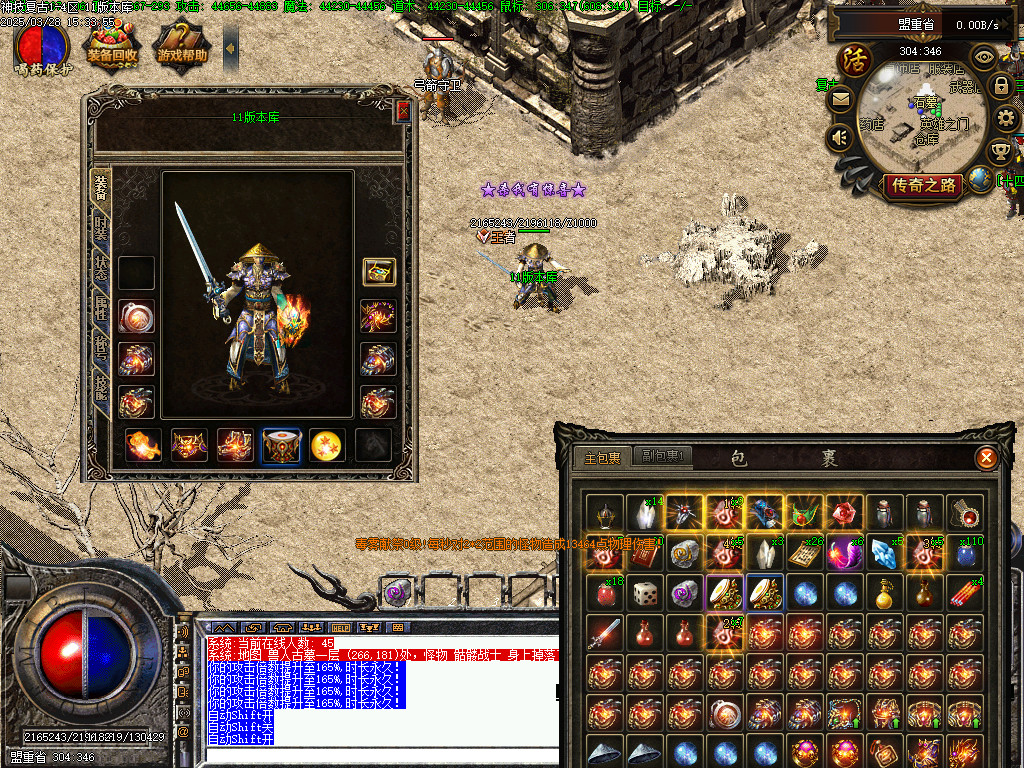Open the 装备回收 equipment recycle menu

(112, 46)
